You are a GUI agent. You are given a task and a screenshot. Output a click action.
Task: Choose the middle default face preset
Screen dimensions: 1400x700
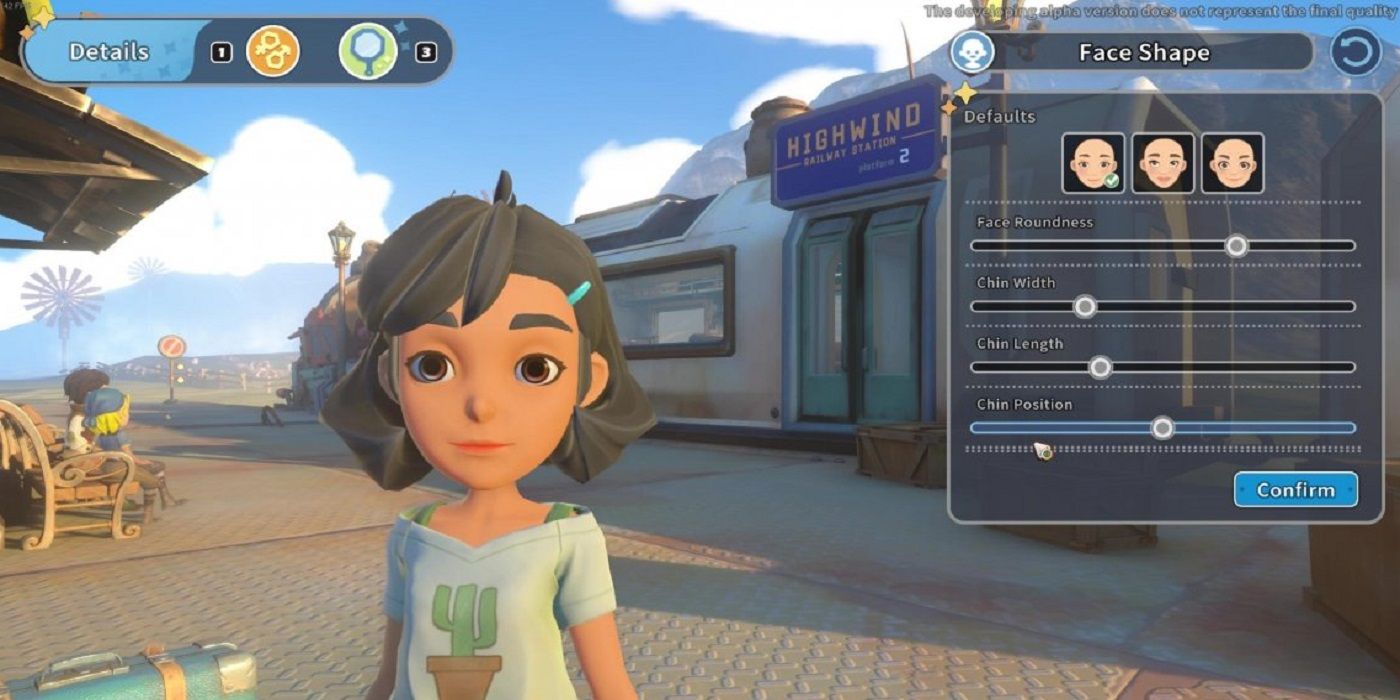click(1163, 163)
